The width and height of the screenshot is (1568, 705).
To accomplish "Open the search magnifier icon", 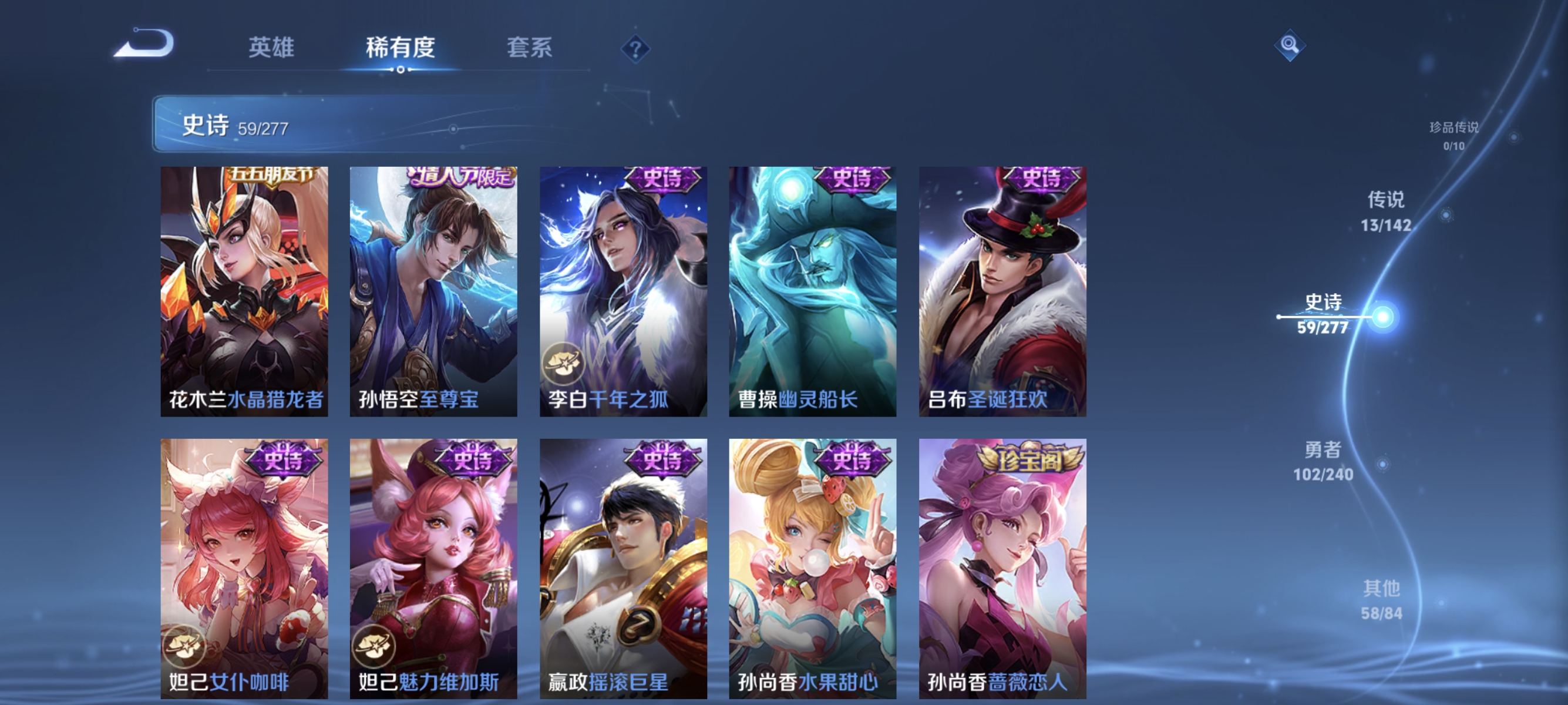I will 1290,45.
